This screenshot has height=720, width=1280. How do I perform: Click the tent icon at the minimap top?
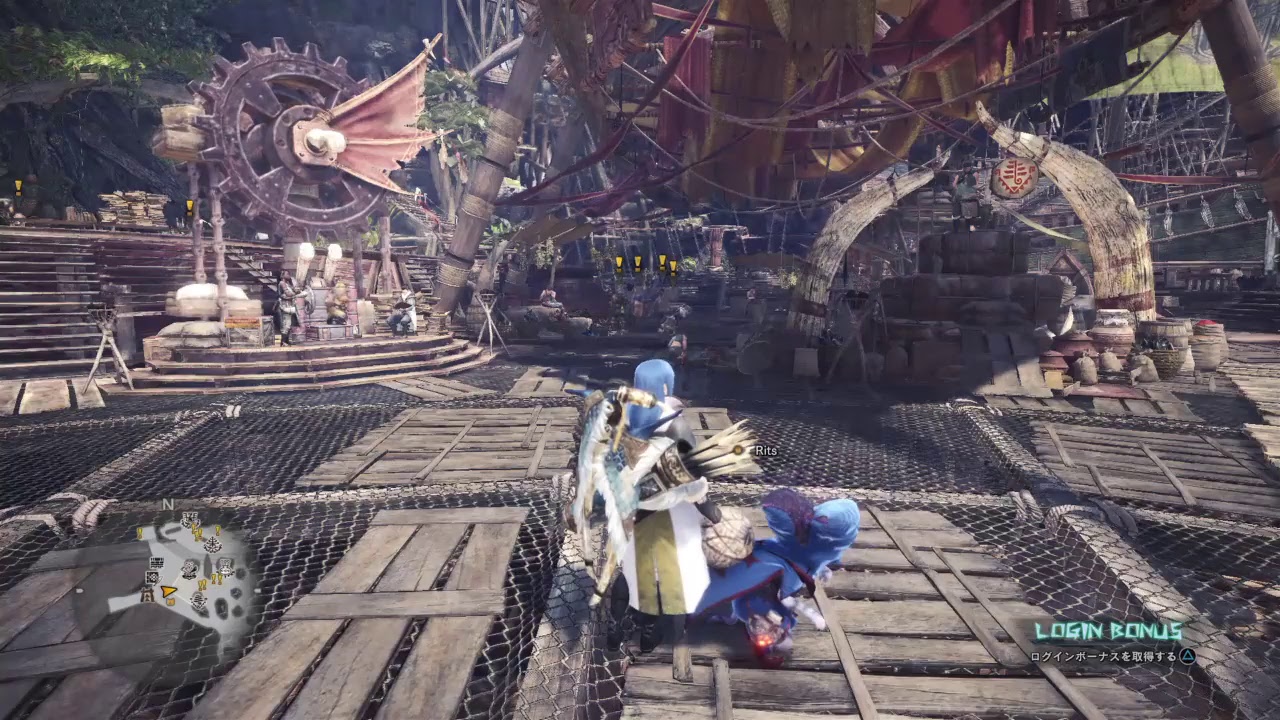point(190,520)
